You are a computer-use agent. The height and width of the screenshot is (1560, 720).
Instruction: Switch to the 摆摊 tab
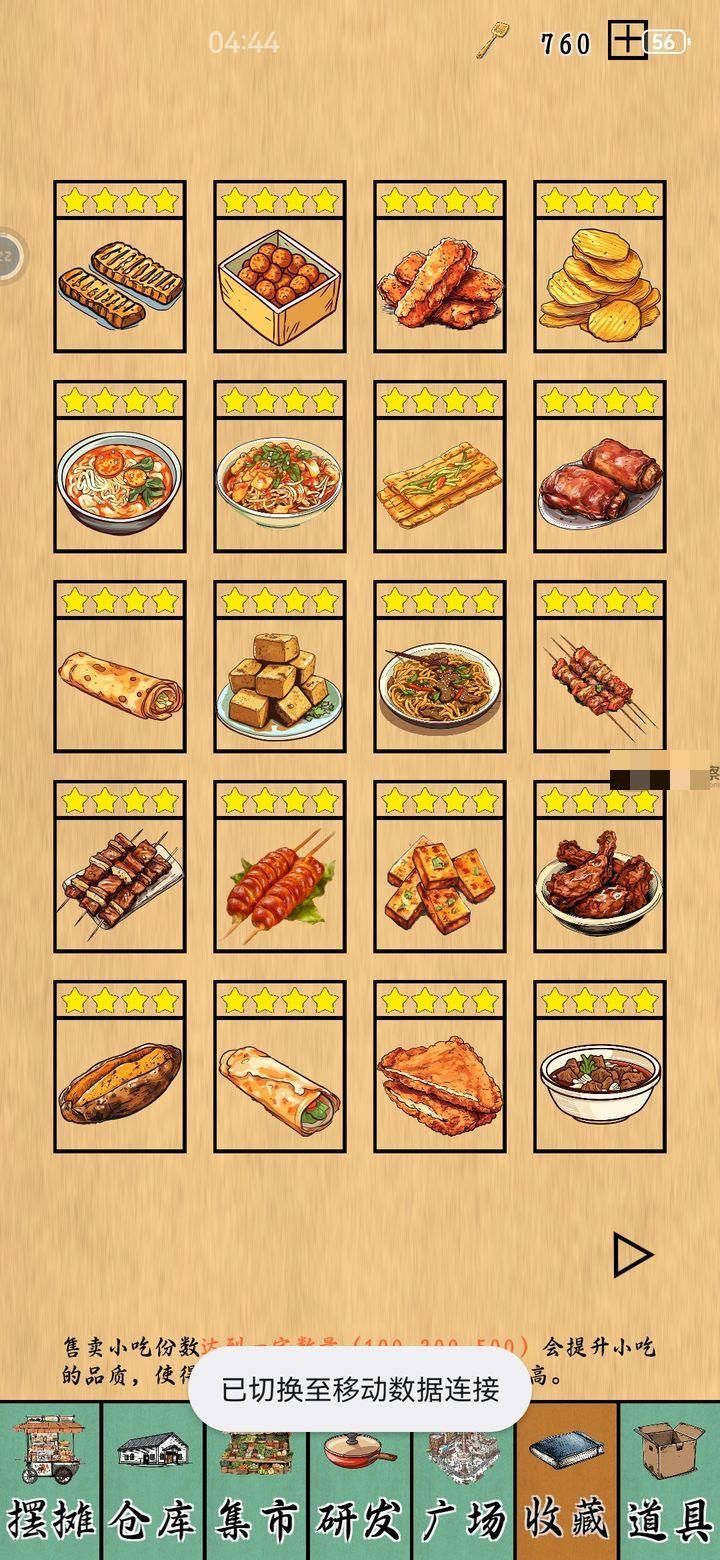51,1480
